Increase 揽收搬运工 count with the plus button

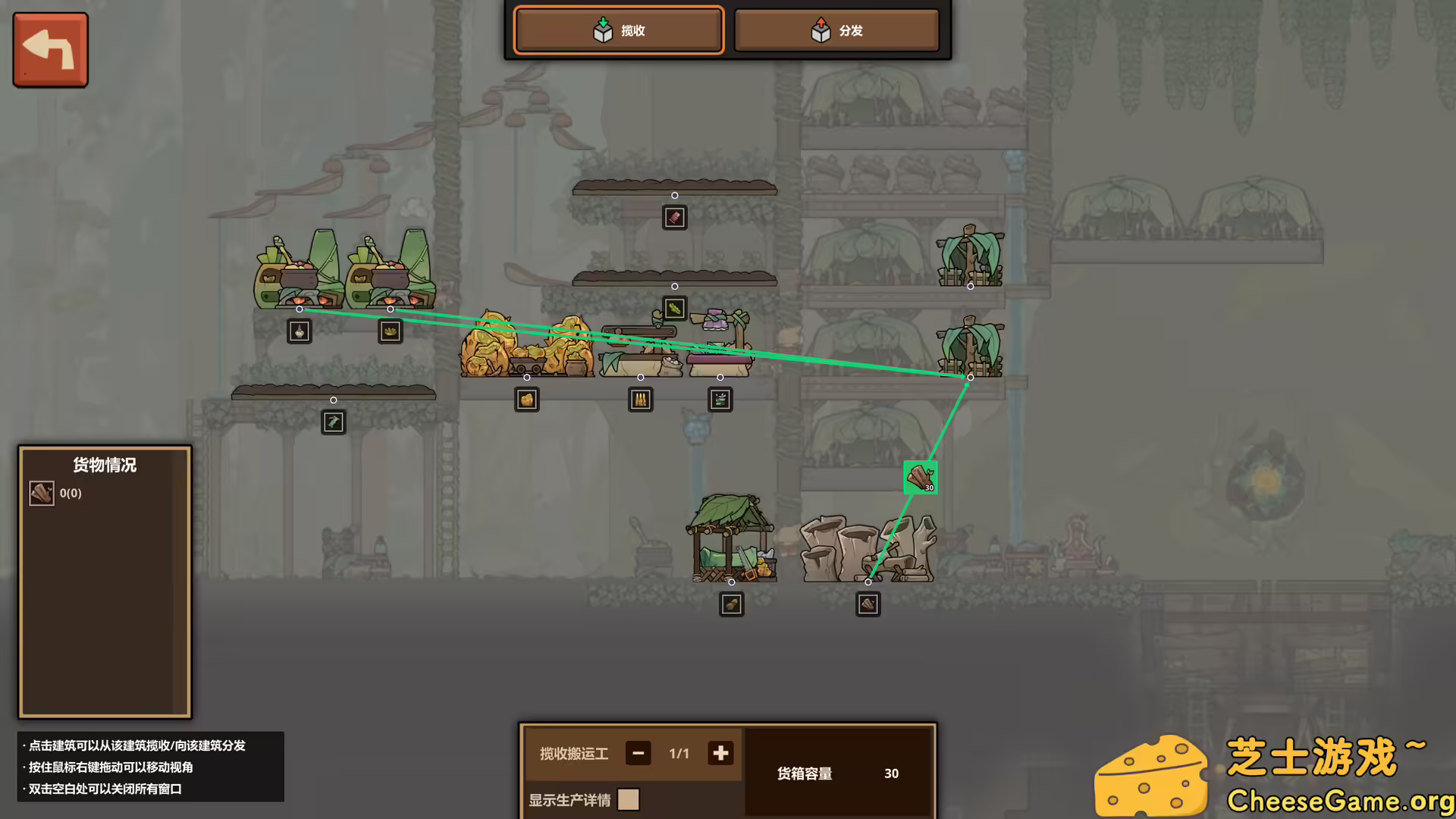click(719, 753)
